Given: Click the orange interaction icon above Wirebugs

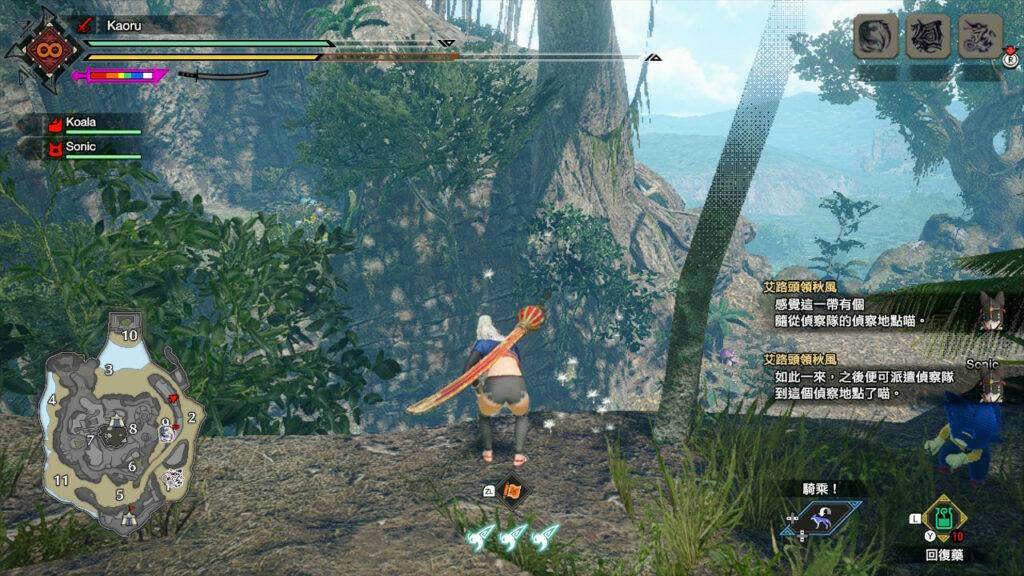Looking at the screenshot, I should (513, 490).
